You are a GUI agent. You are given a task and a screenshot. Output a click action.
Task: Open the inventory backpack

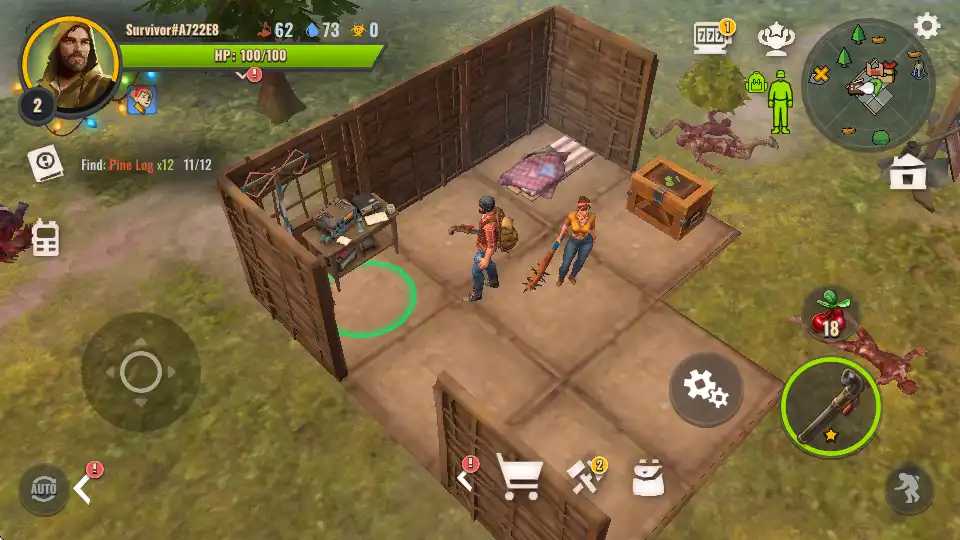click(x=649, y=478)
